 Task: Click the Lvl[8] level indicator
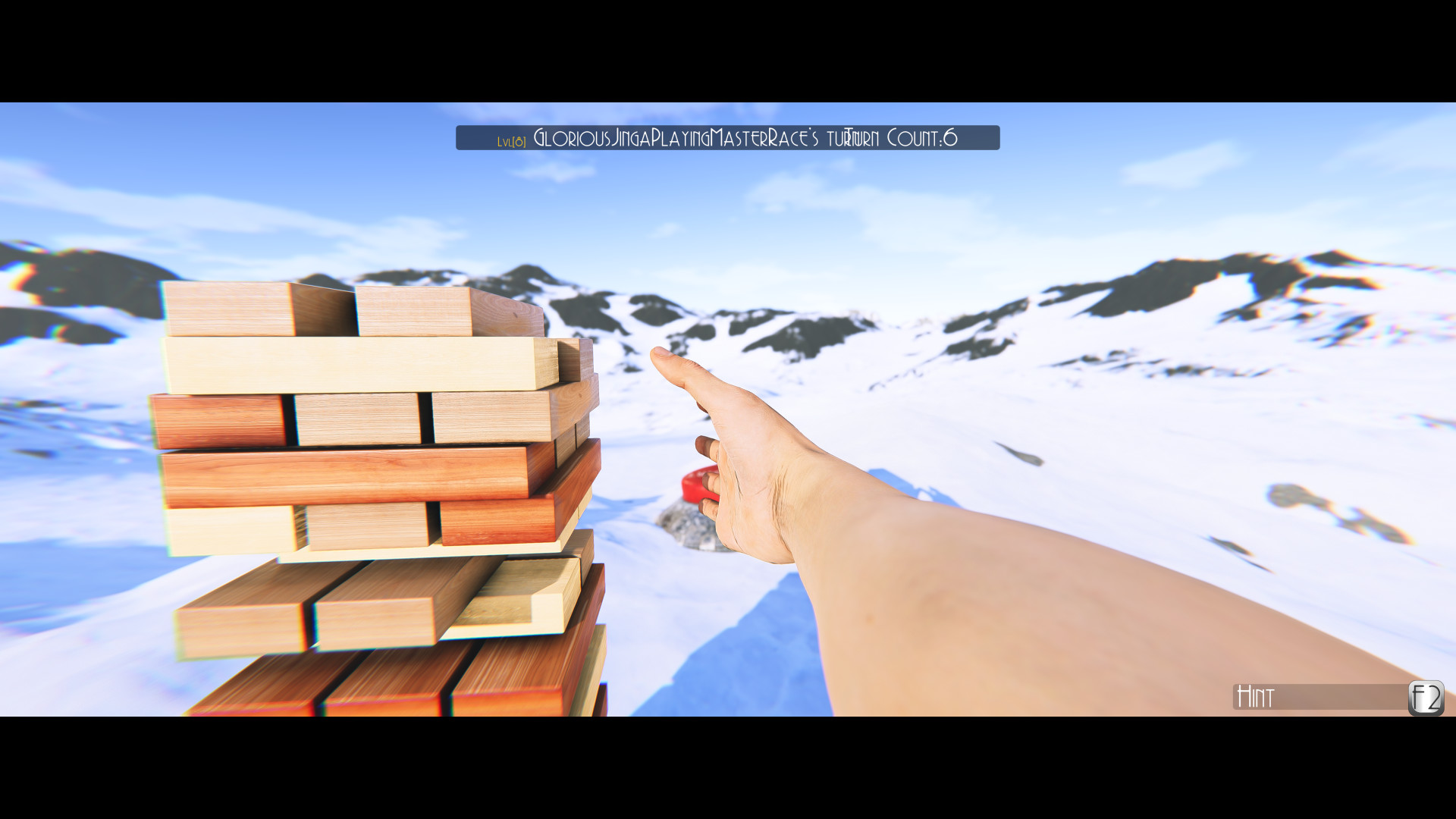pyautogui.click(x=511, y=140)
